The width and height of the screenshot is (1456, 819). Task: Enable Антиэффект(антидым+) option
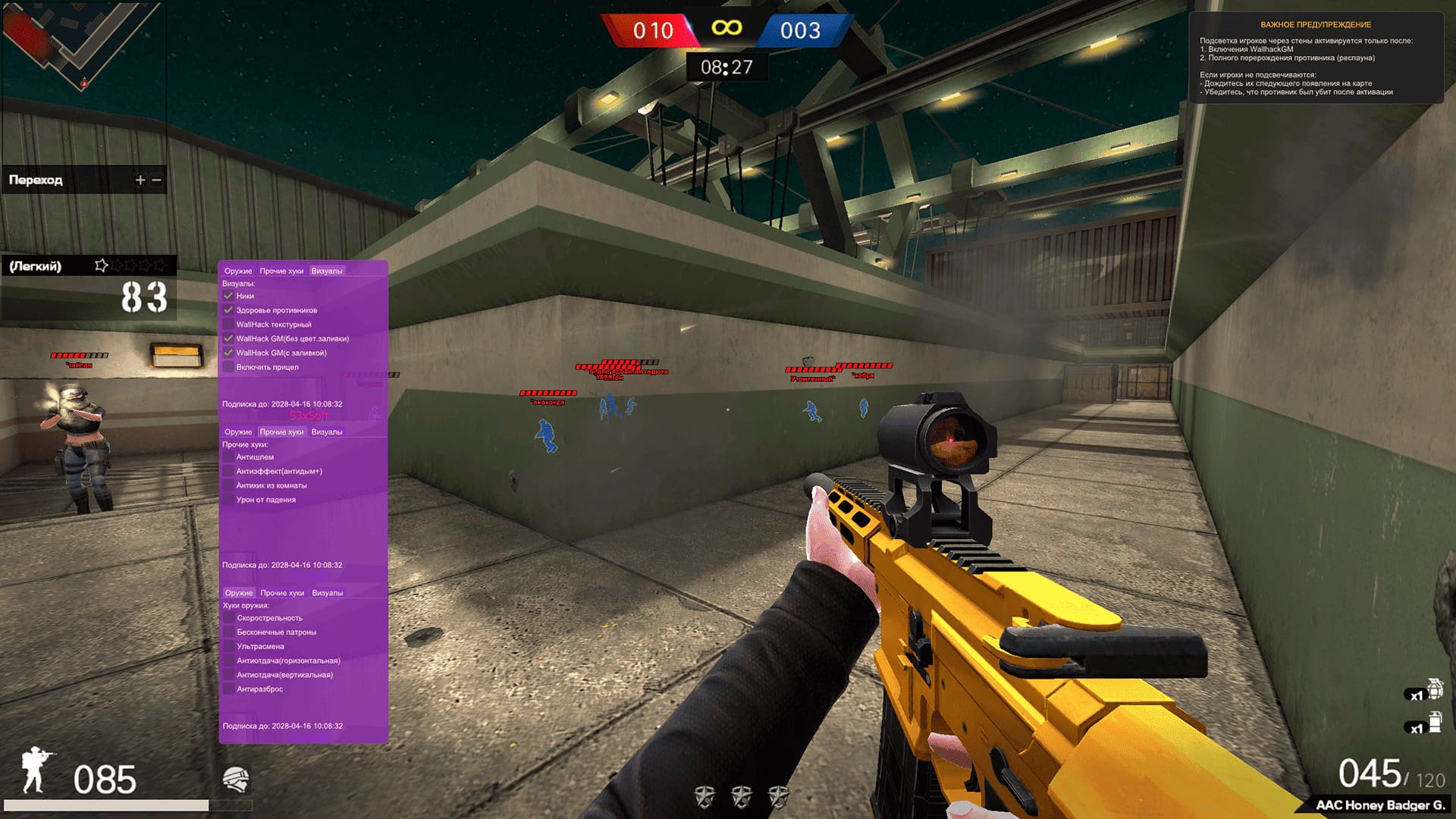point(228,472)
